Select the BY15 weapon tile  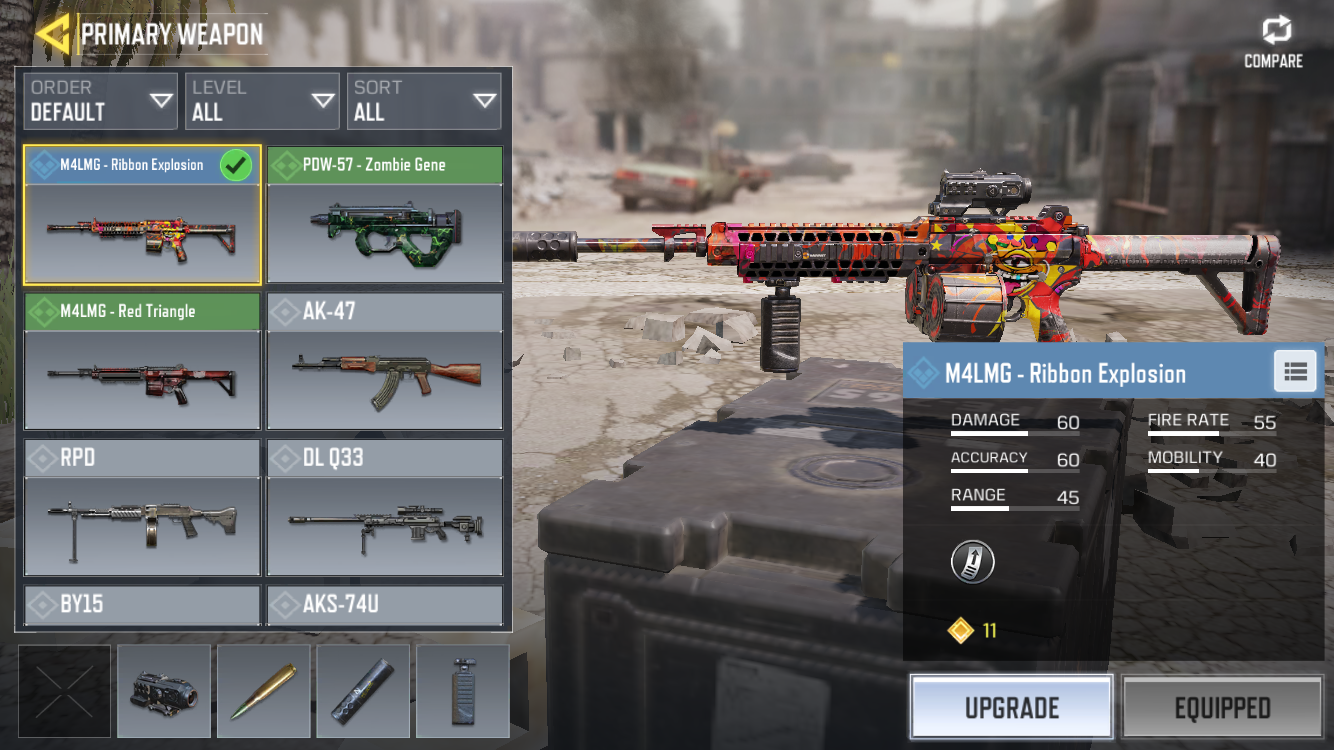142,605
